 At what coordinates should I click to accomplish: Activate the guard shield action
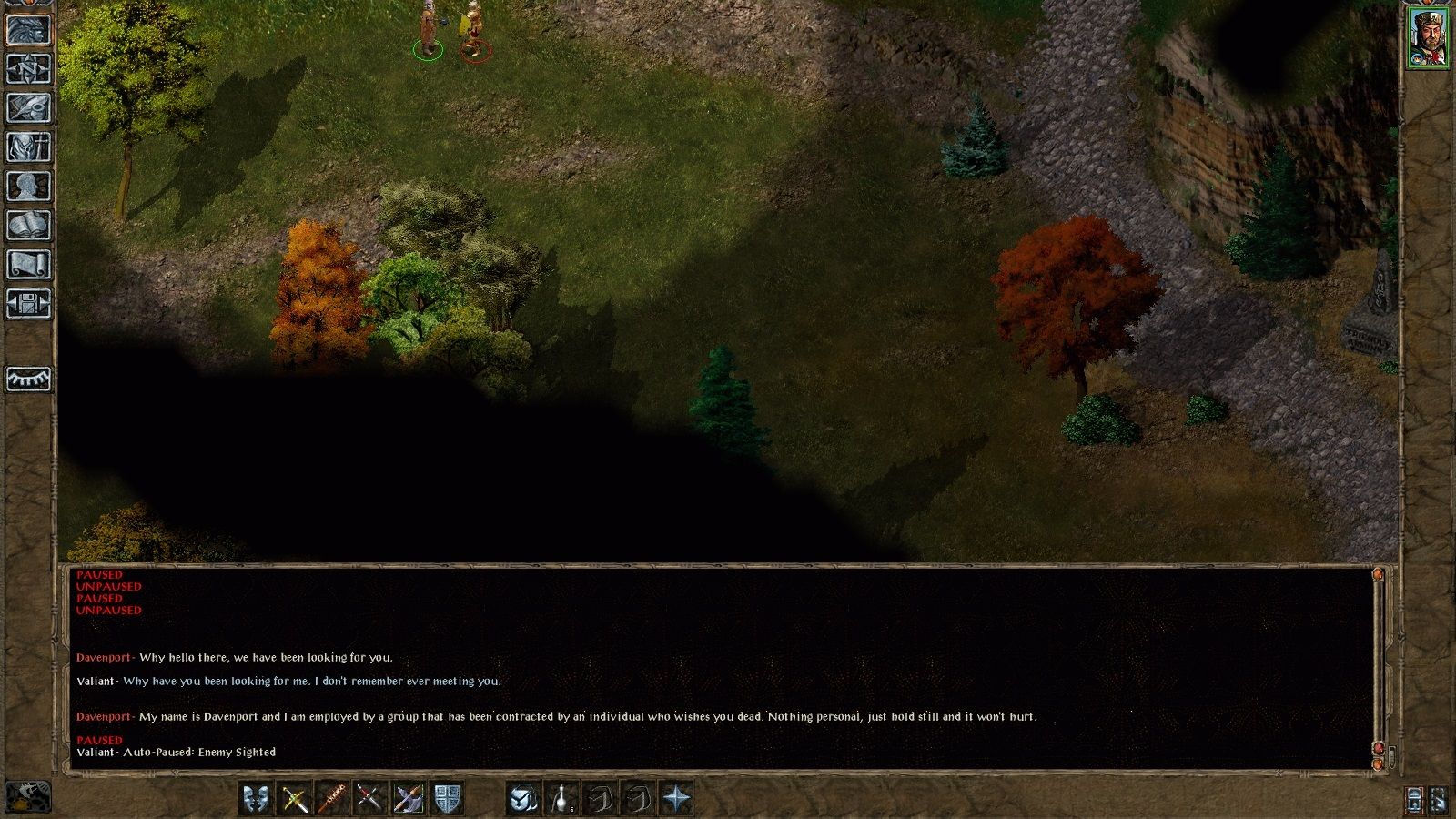click(446, 799)
